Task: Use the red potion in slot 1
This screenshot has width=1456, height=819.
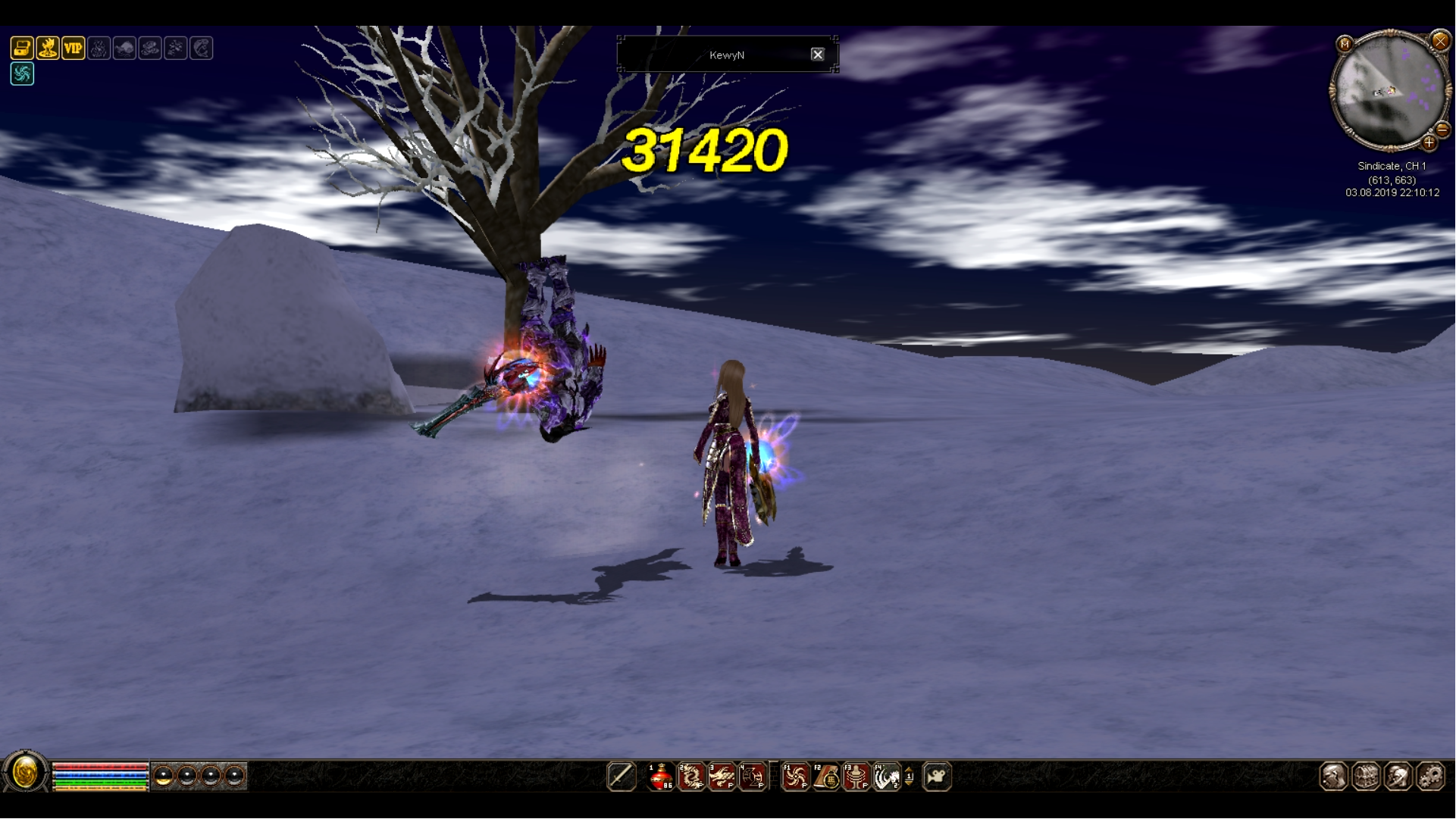Action: (x=661, y=777)
